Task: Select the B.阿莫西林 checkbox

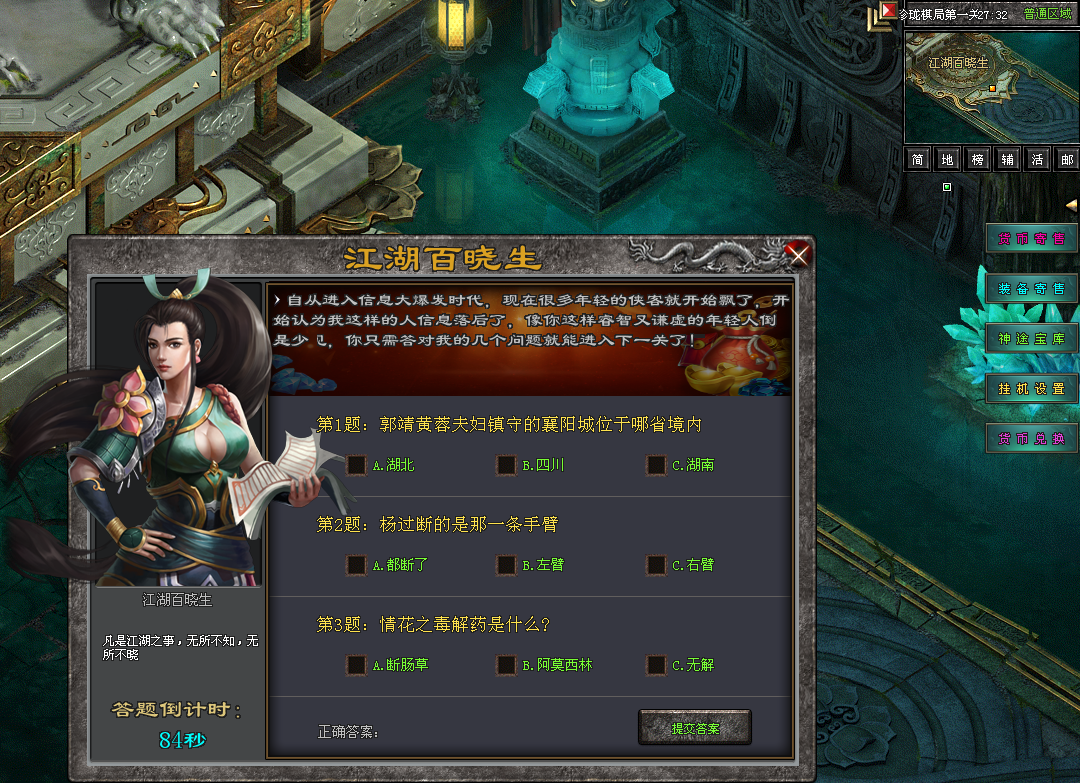Action: [x=506, y=665]
